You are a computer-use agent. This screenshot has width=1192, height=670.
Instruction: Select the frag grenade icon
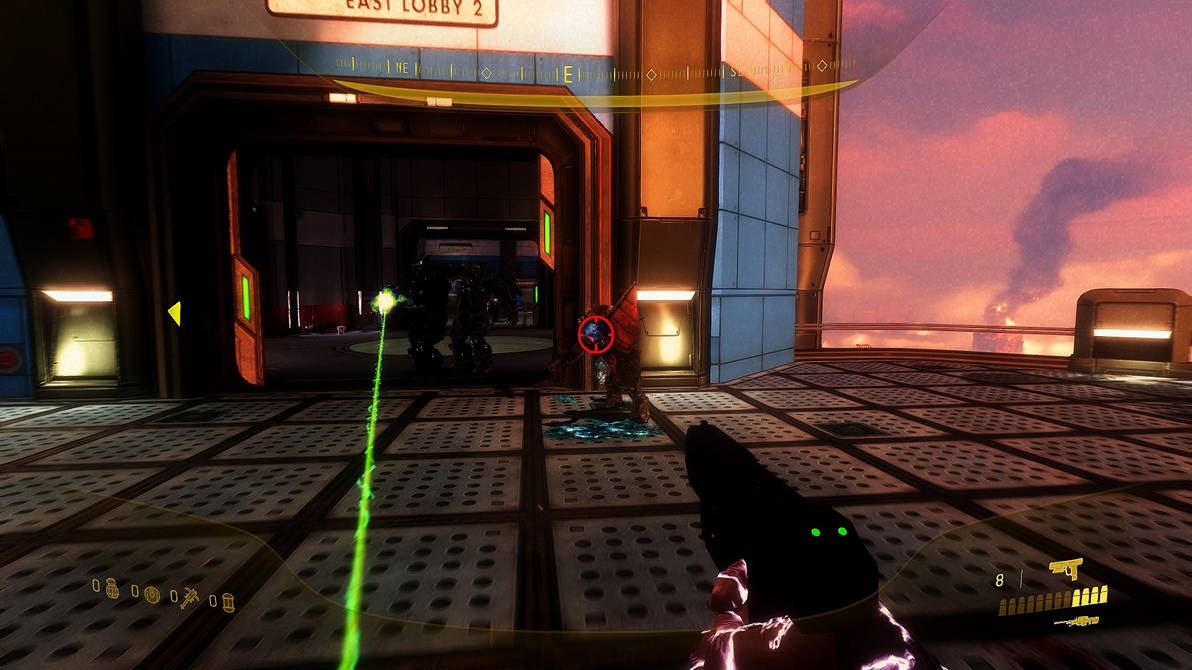pyautogui.click(x=112, y=590)
